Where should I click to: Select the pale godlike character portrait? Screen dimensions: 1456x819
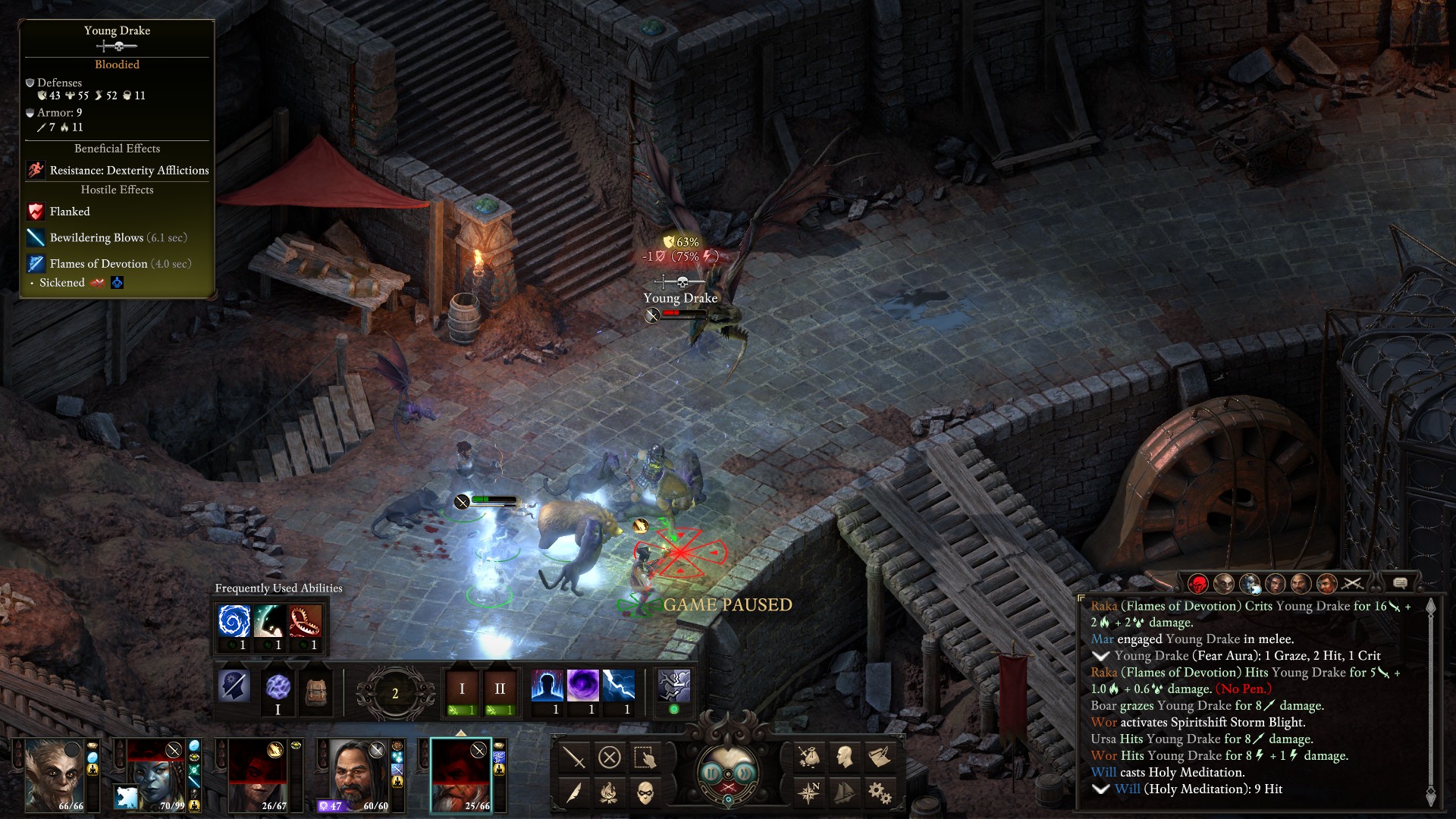click(x=55, y=773)
